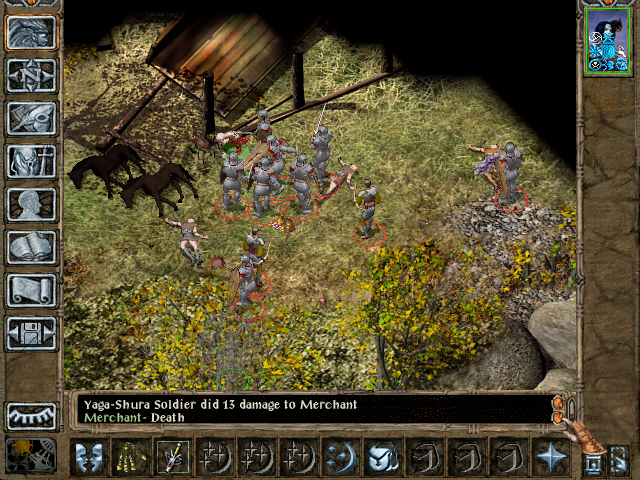Select the equipped weapon slot

tap(172, 456)
